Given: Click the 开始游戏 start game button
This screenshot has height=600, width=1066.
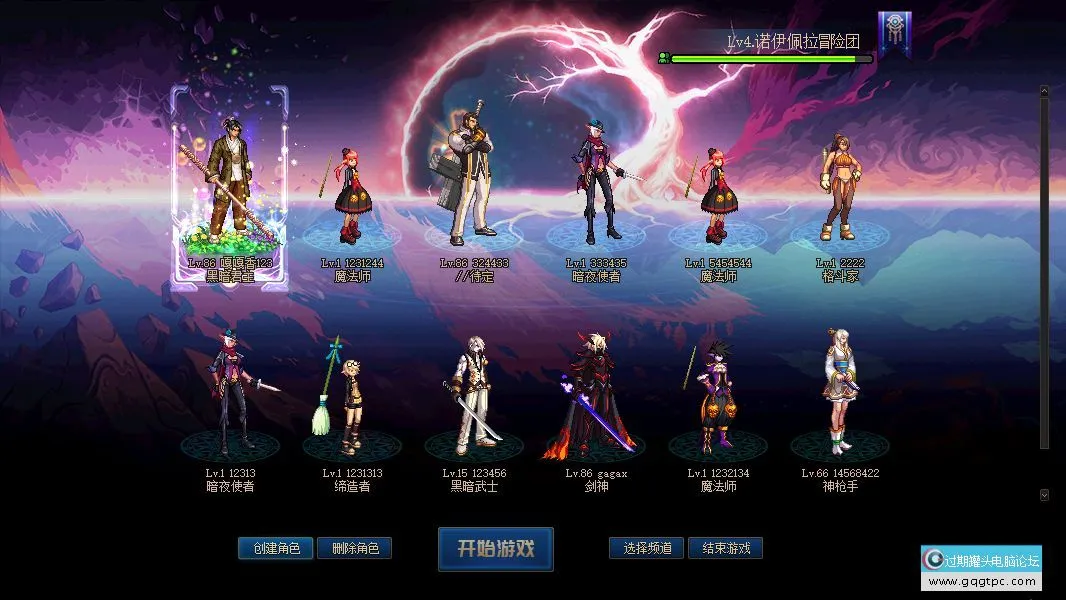Looking at the screenshot, I should click(x=495, y=549).
